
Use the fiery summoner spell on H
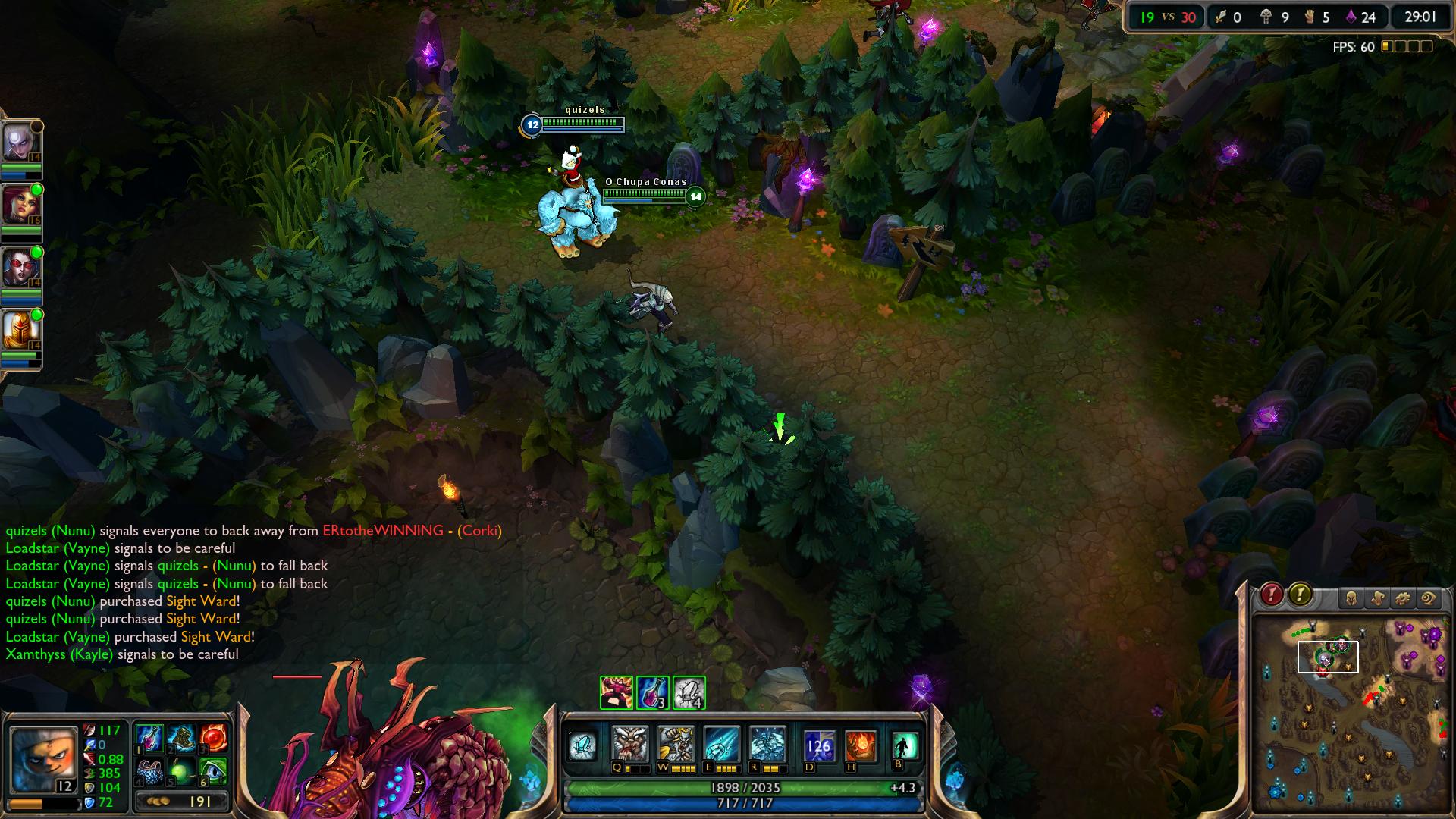[x=861, y=746]
